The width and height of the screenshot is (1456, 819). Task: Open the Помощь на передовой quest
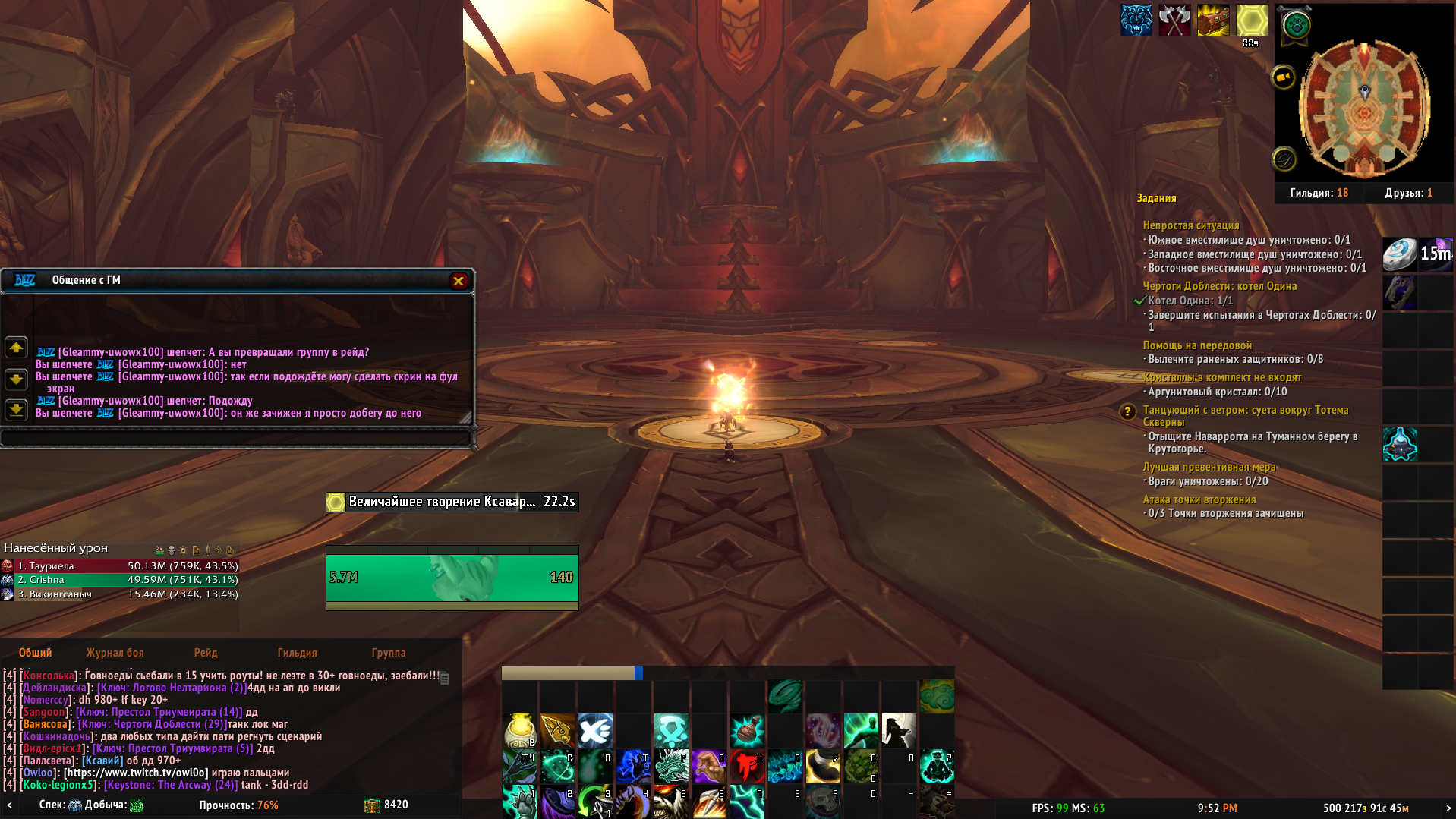click(x=1197, y=345)
